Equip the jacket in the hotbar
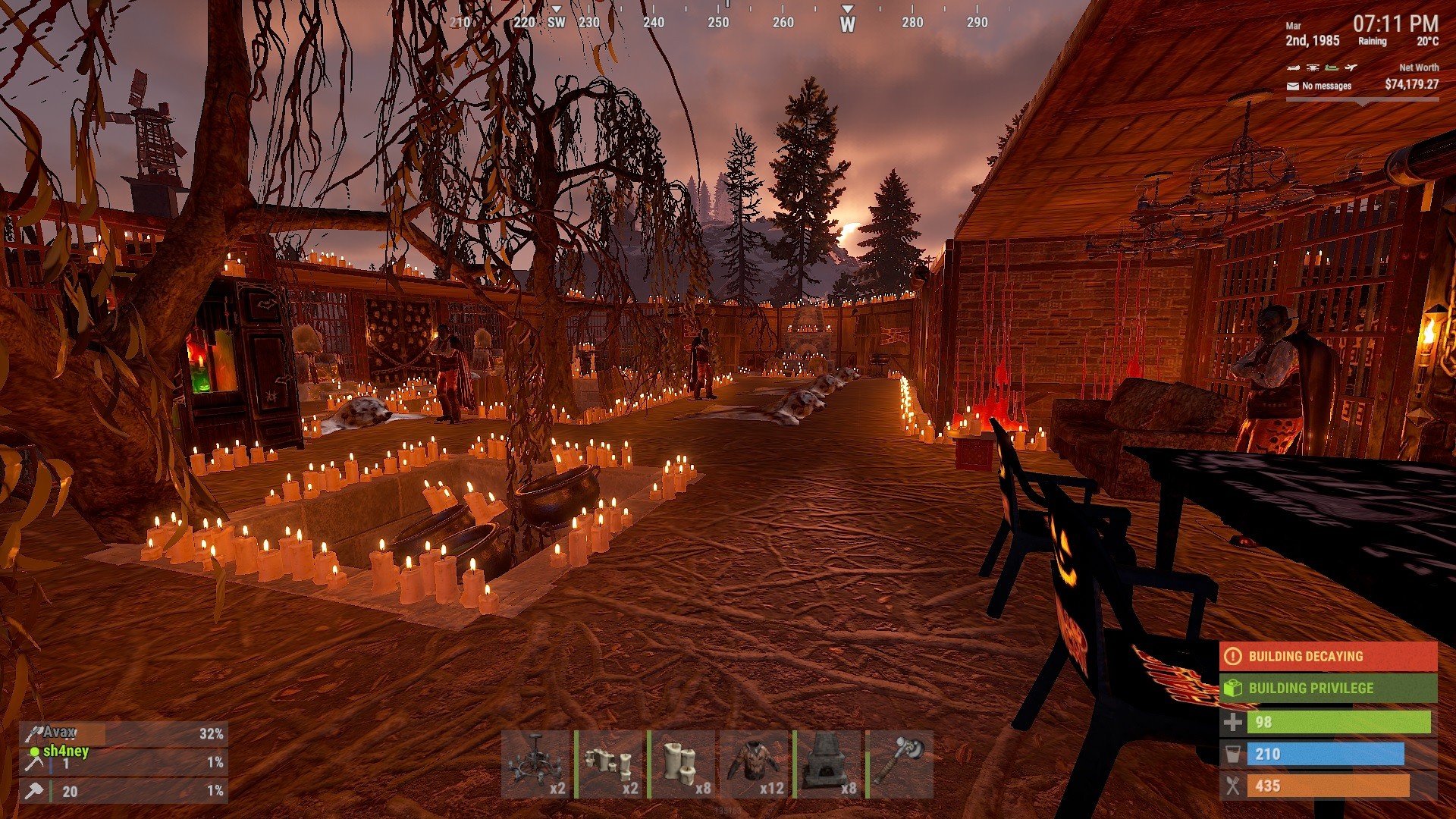This screenshot has height=819, width=1456. [755, 764]
